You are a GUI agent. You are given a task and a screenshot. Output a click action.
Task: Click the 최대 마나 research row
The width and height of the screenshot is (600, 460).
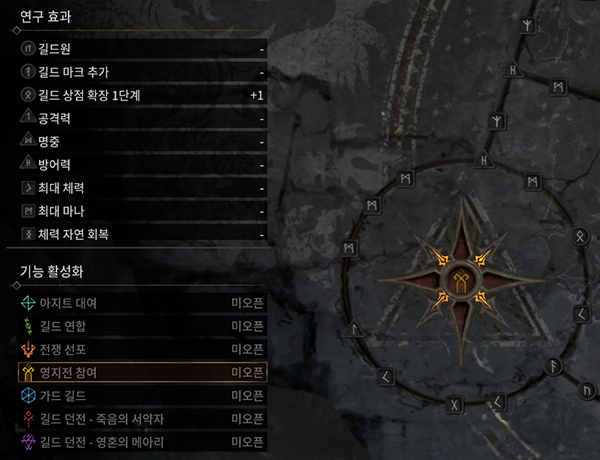click(x=142, y=211)
